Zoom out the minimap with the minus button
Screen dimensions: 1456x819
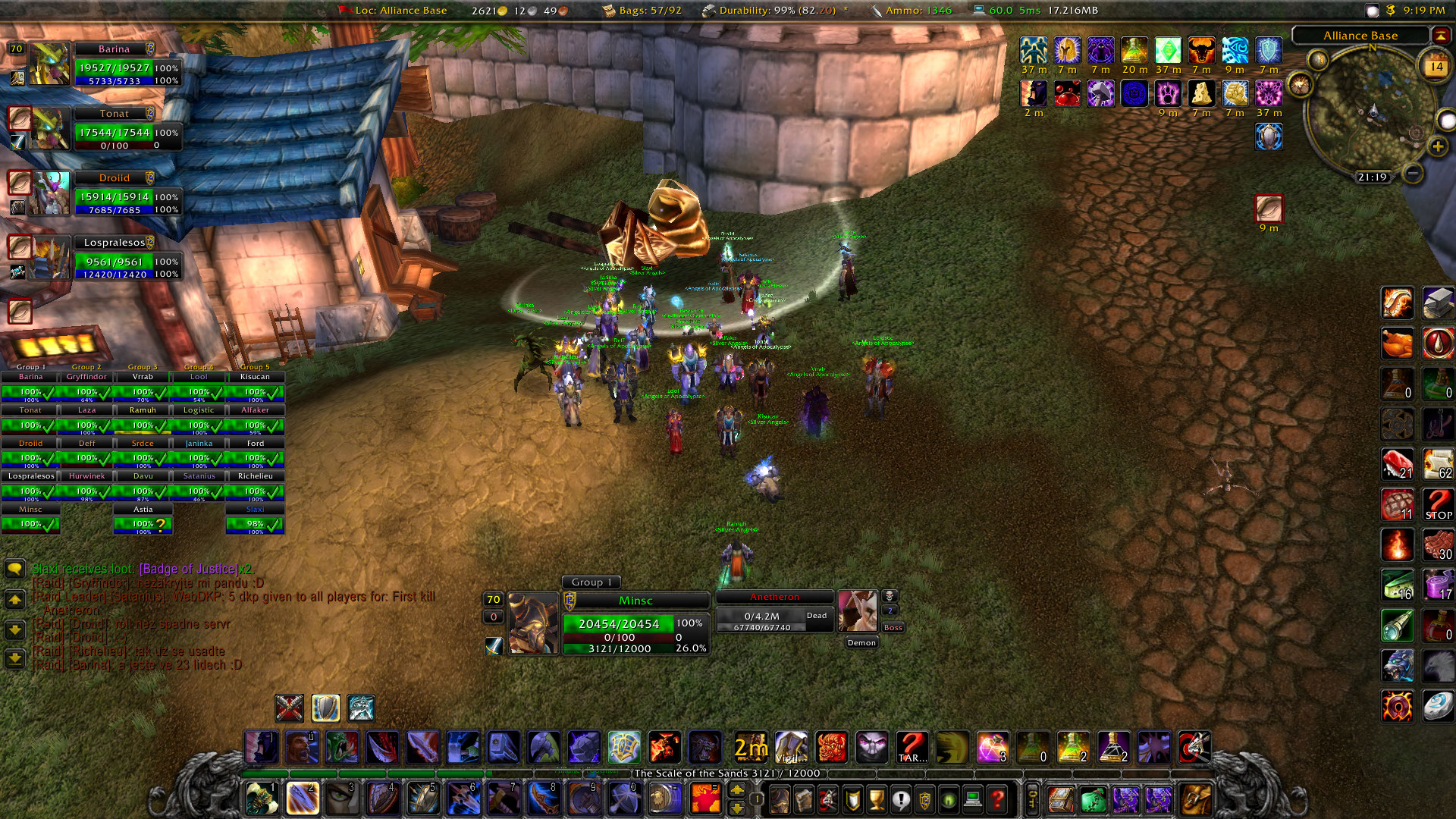click(x=1413, y=174)
